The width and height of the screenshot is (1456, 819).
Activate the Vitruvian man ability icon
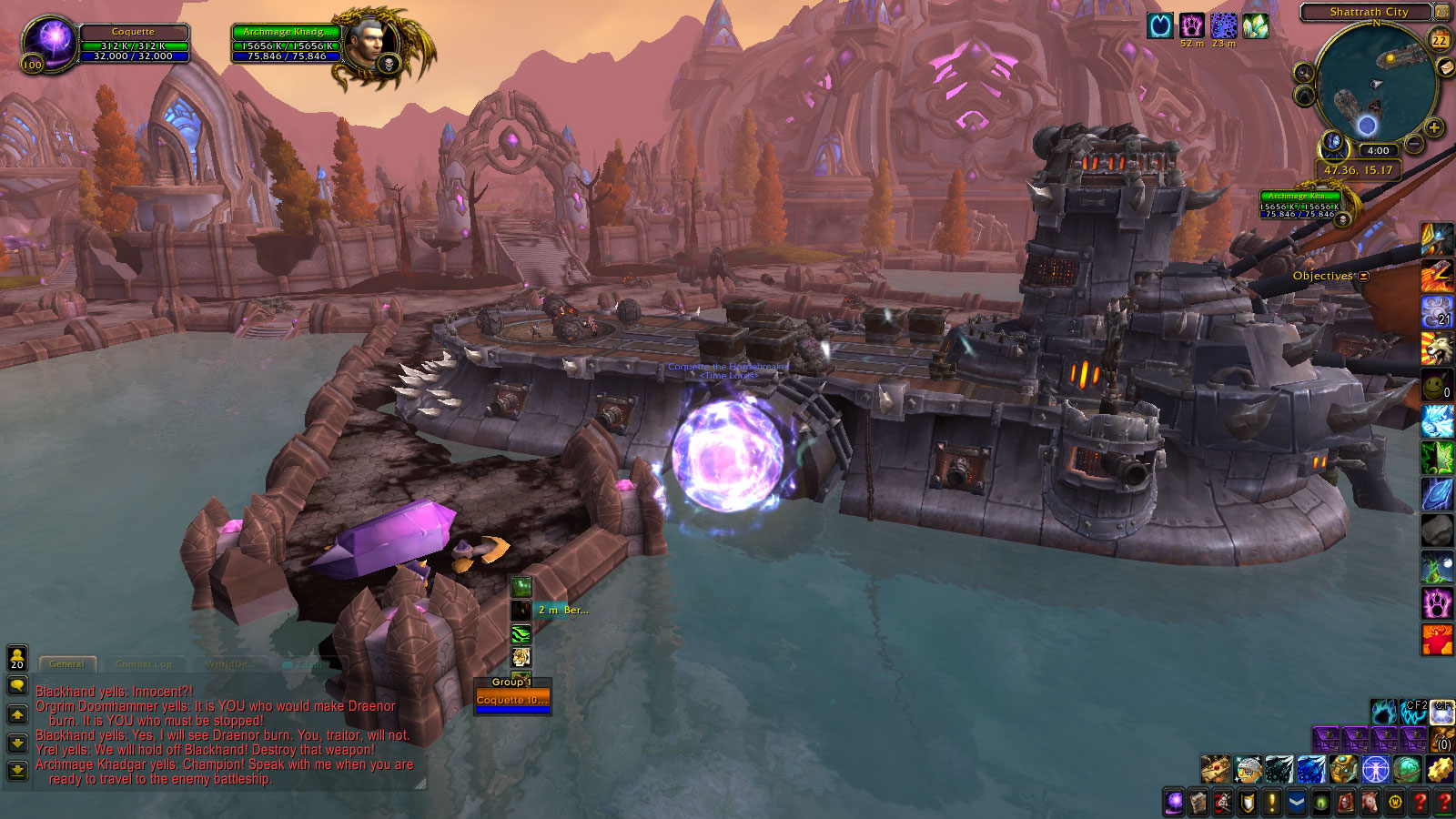click(x=1375, y=770)
